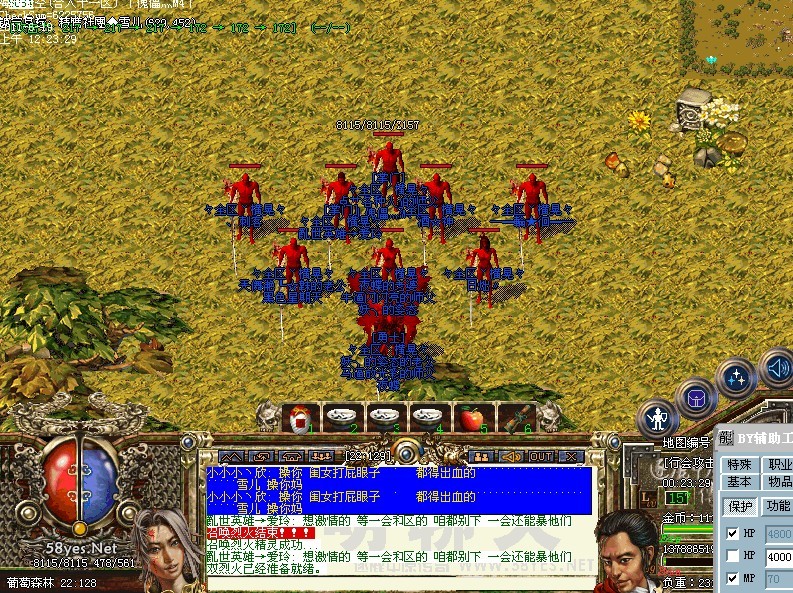
Task: Click the X button above the chat
Action: coord(570,456)
